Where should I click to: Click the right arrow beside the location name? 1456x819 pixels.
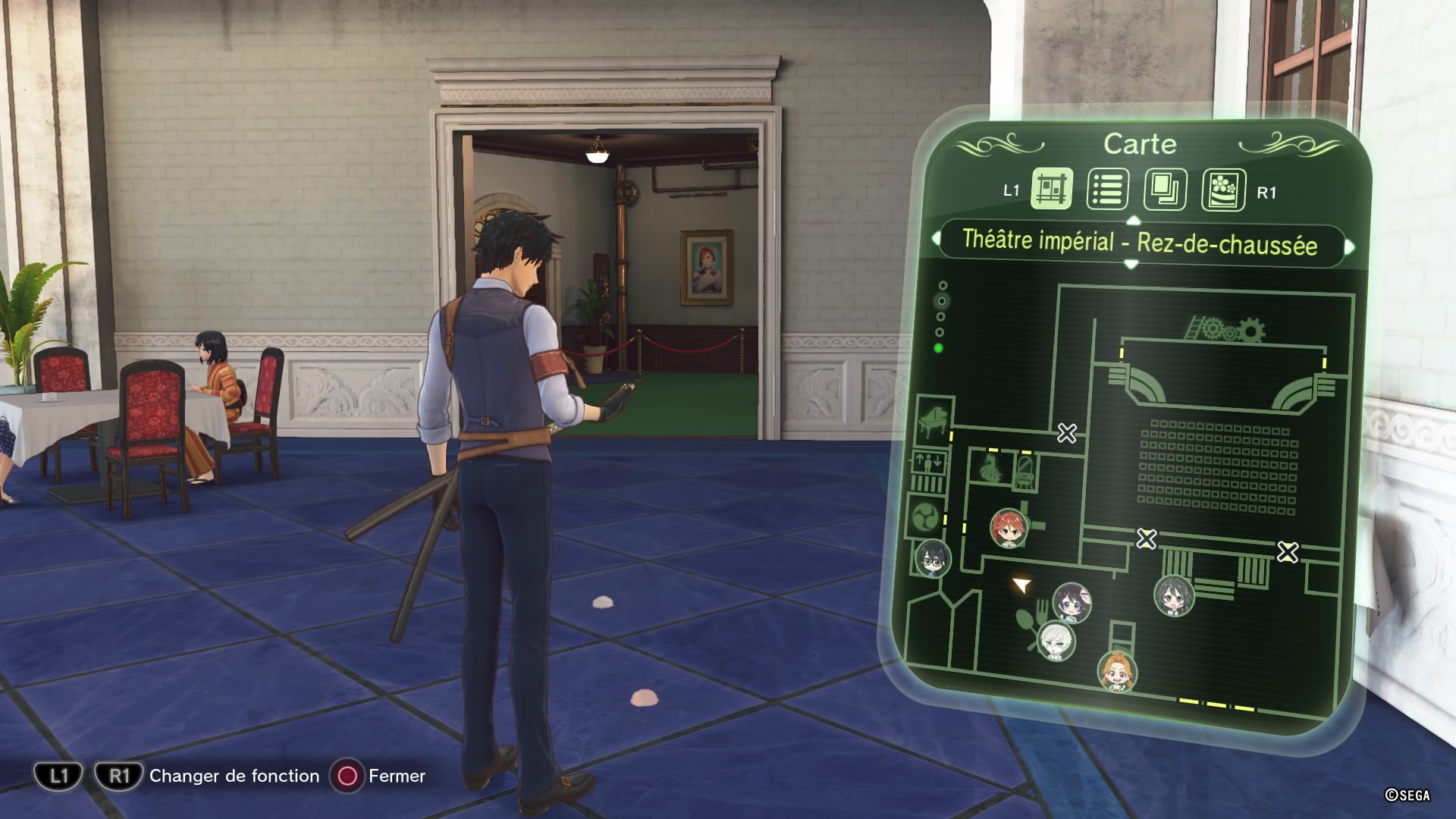1350,247
